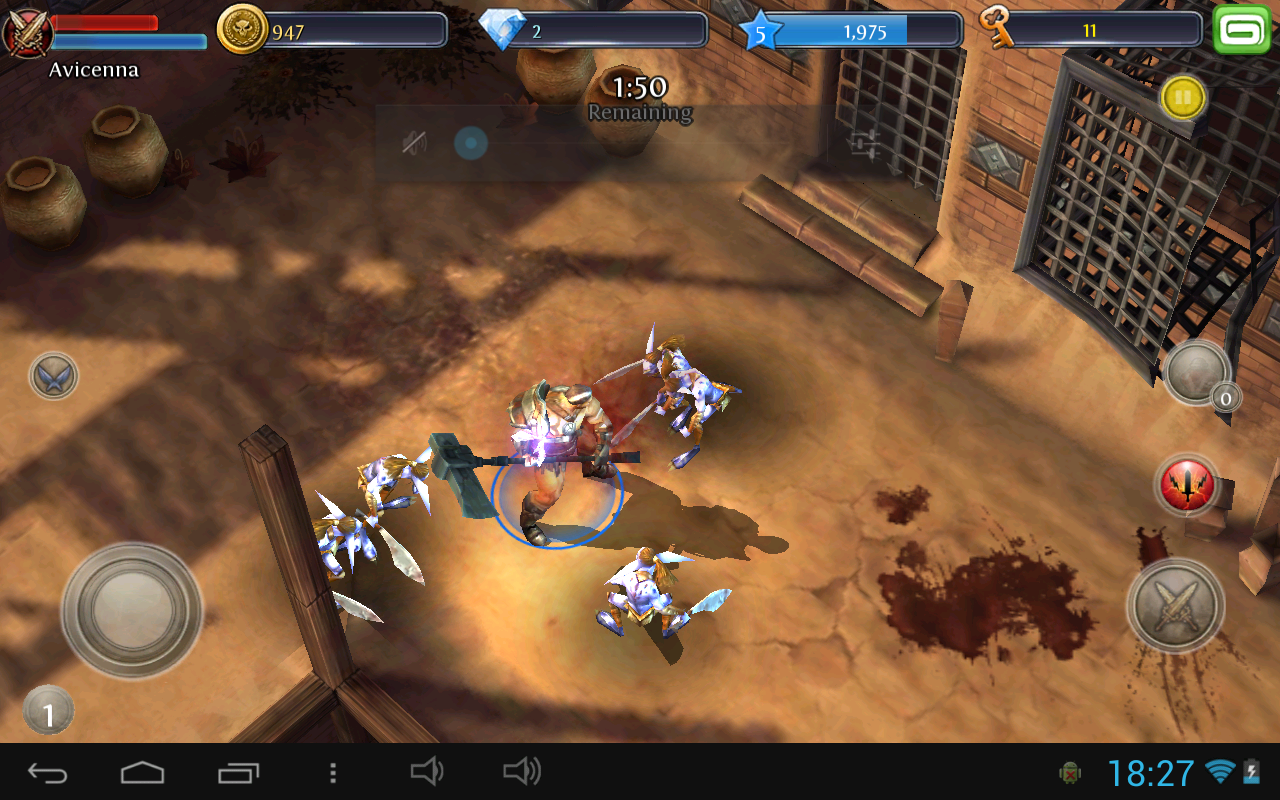Image resolution: width=1280 pixels, height=800 pixels.
Task: Go to the Android home screen
Action: [x=142, y=772]
